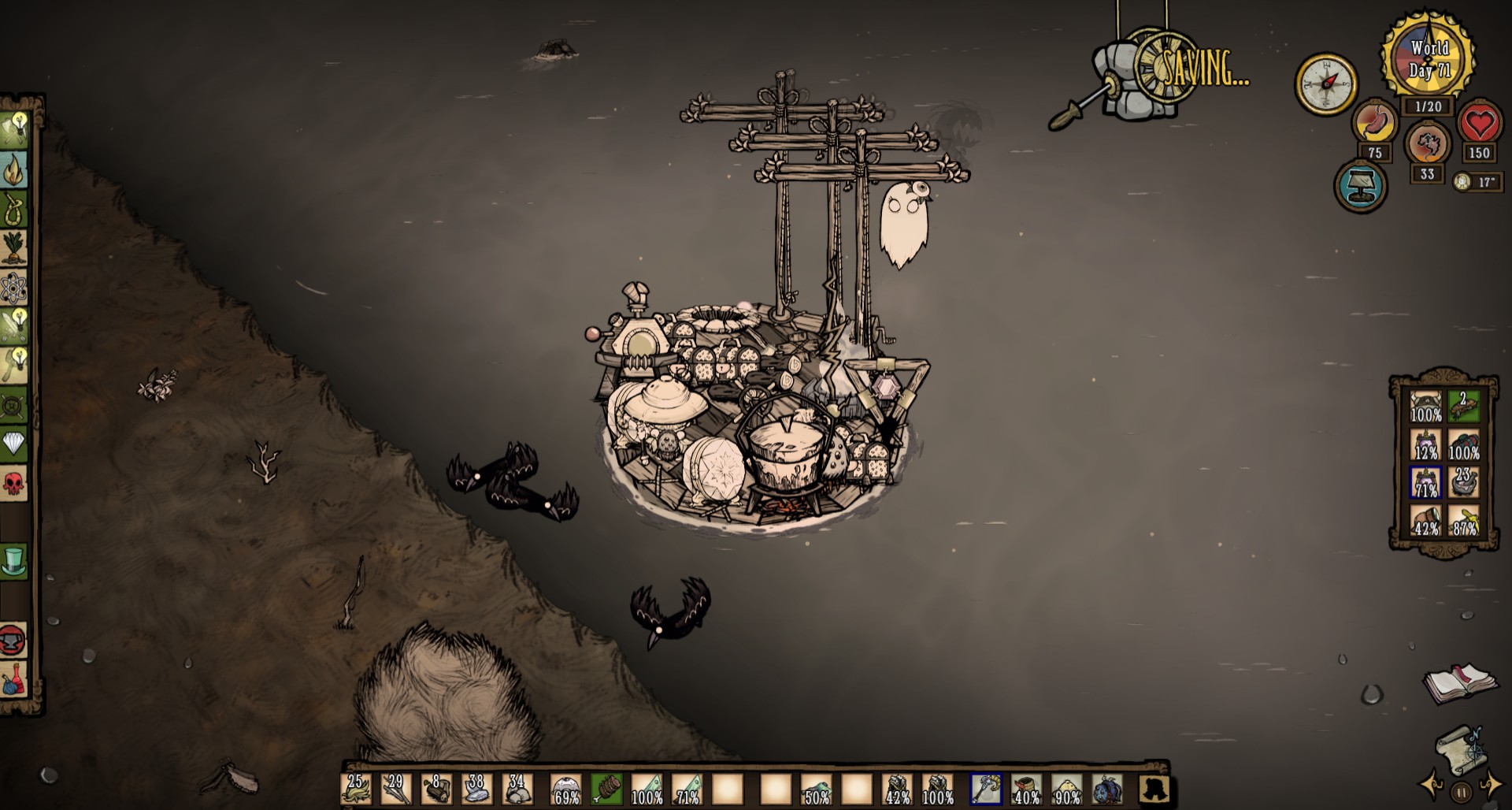Select the twigs stack of 29
The width and height of the screenshot is (1512, 810).
click(x=395, y=788)
